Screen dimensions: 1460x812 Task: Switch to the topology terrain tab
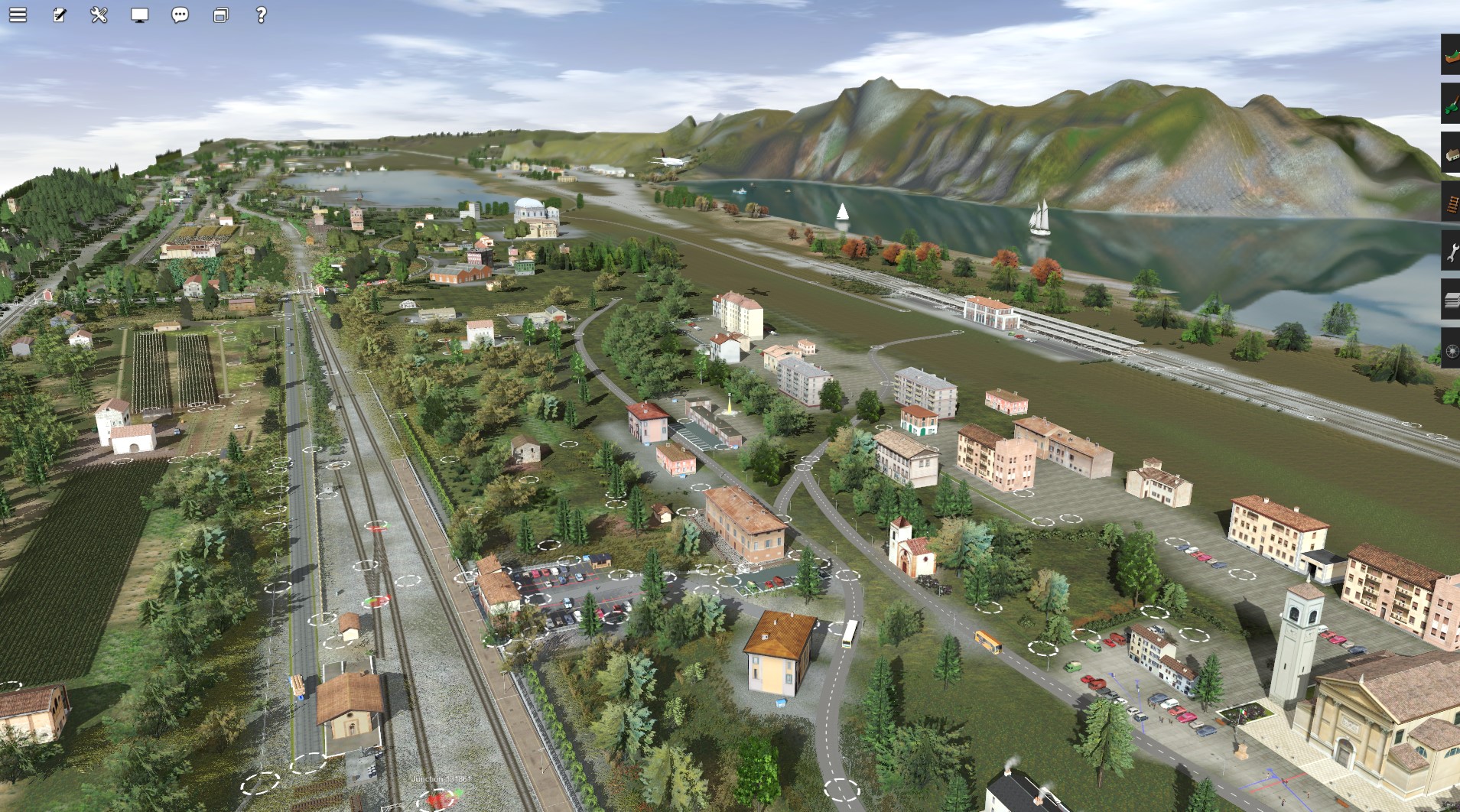1451,55
